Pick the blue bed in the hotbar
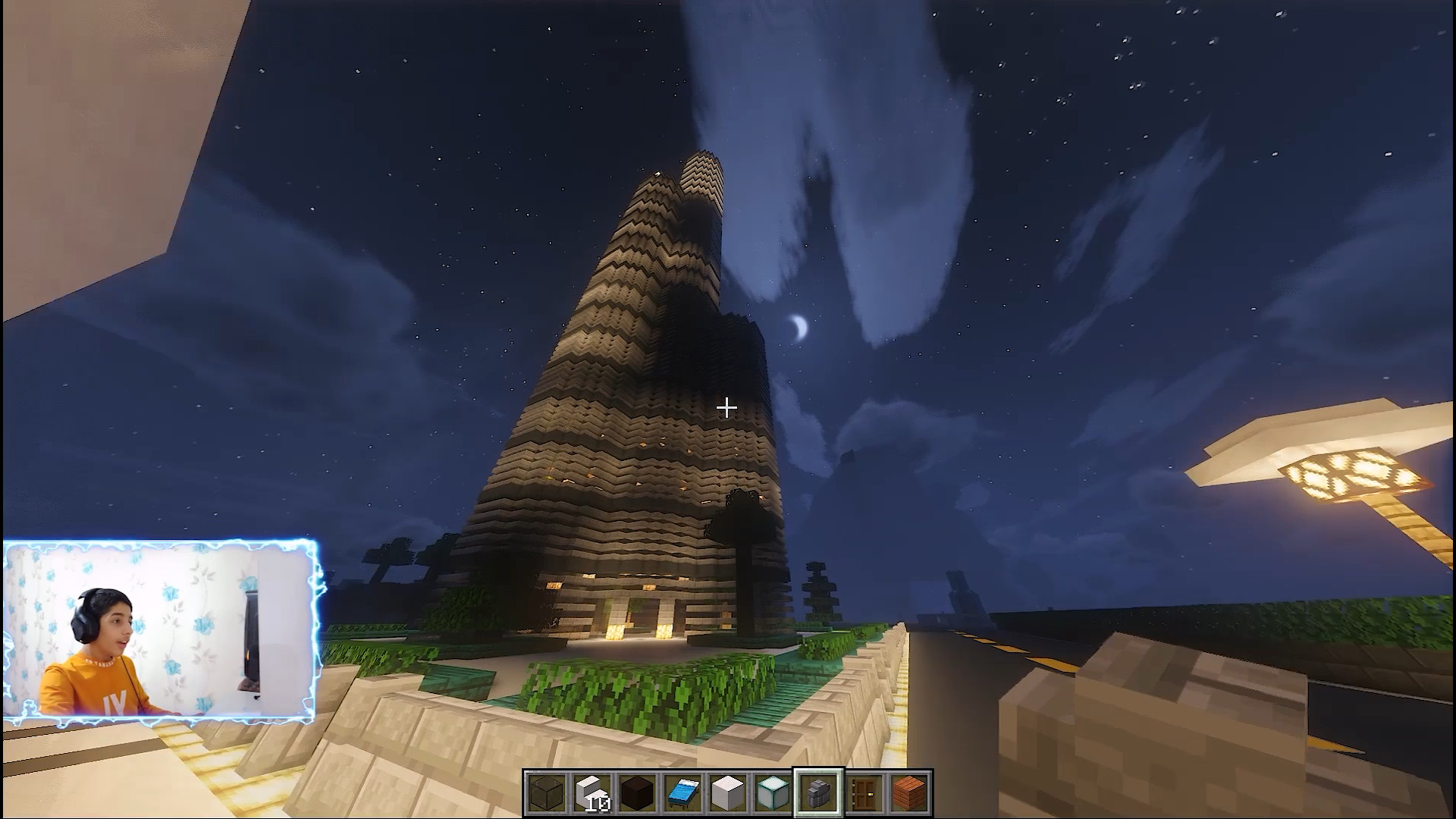1456x819 pixels. (x=682, y=793)
